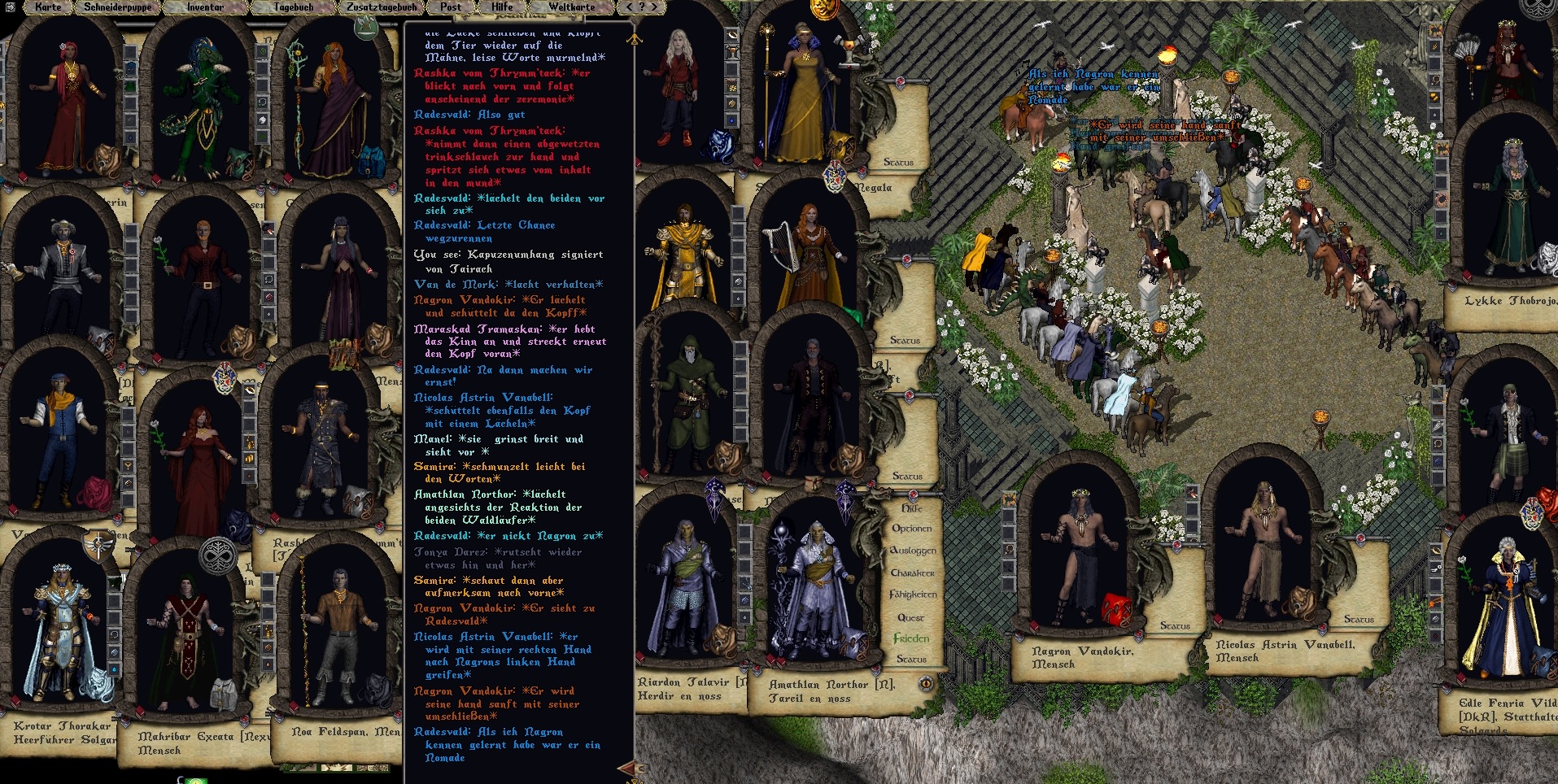Image resolution: width=1558 pixels, height=784 pixels.
Task: Open the Weltkarte world map
Action: click(572, 7)
